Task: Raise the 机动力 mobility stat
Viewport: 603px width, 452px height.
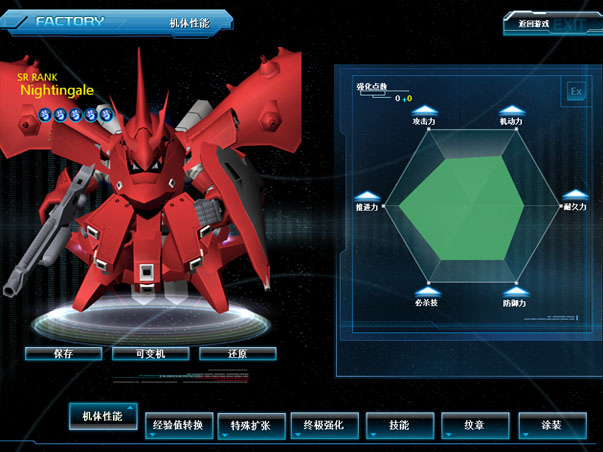Action: point(511,110)
